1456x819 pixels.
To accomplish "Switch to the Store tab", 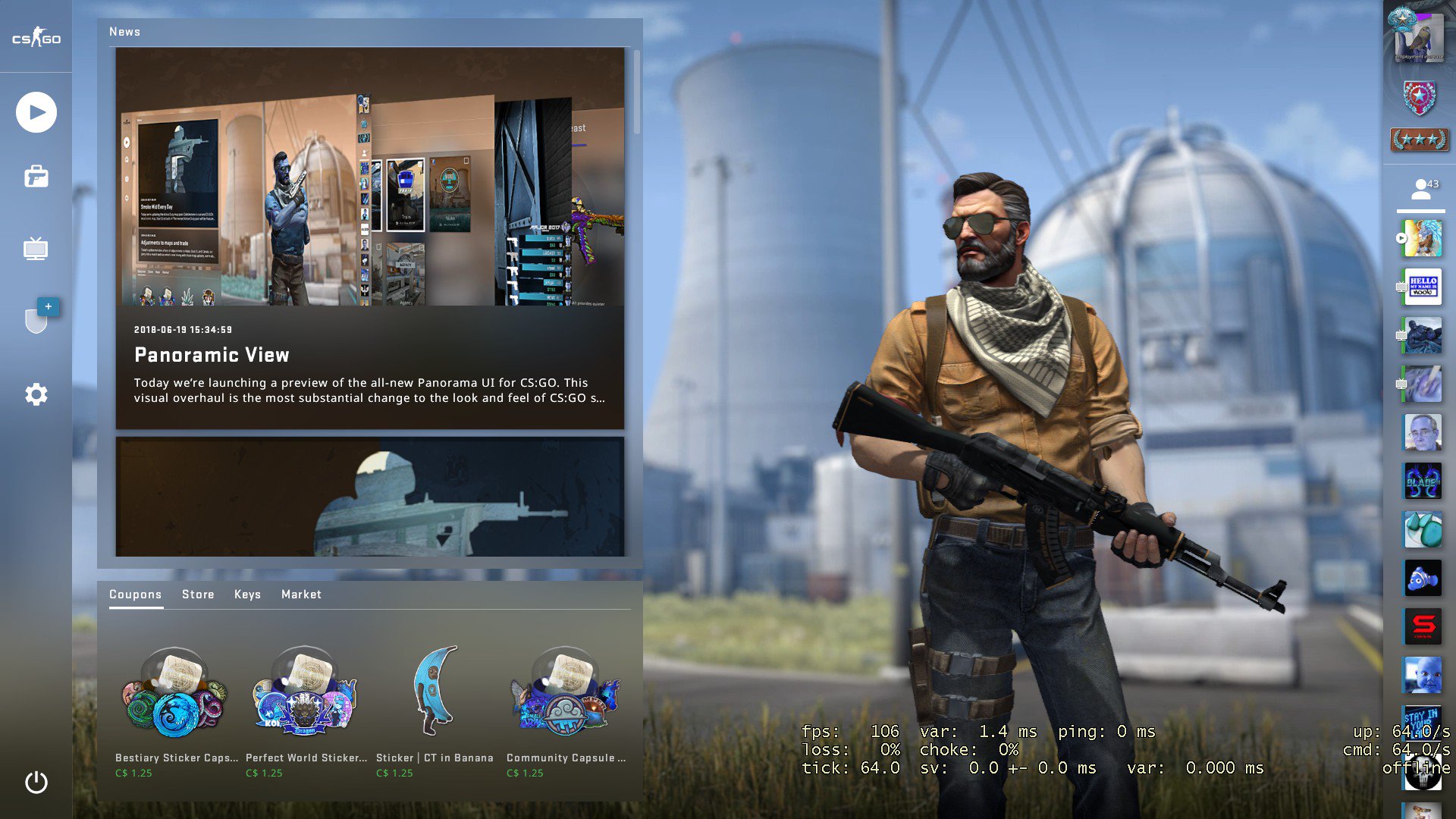I will point(198,595).
